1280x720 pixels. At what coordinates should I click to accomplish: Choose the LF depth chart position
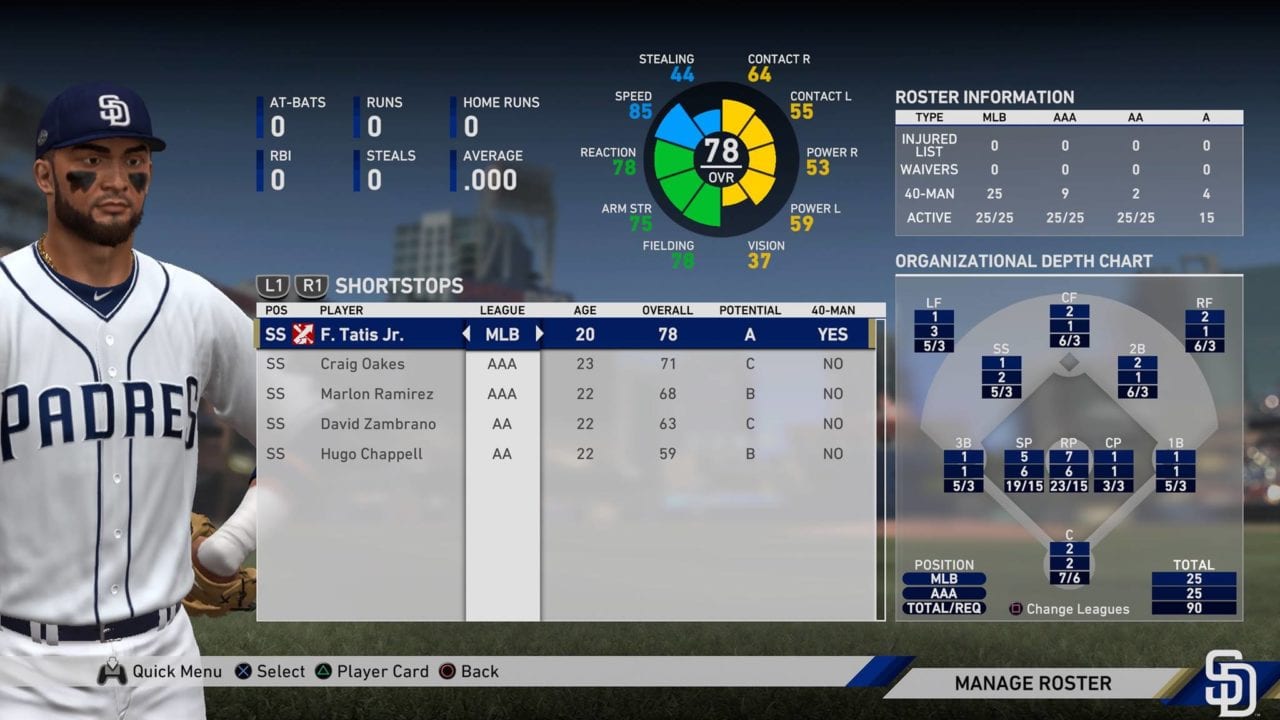pos(934,331)
